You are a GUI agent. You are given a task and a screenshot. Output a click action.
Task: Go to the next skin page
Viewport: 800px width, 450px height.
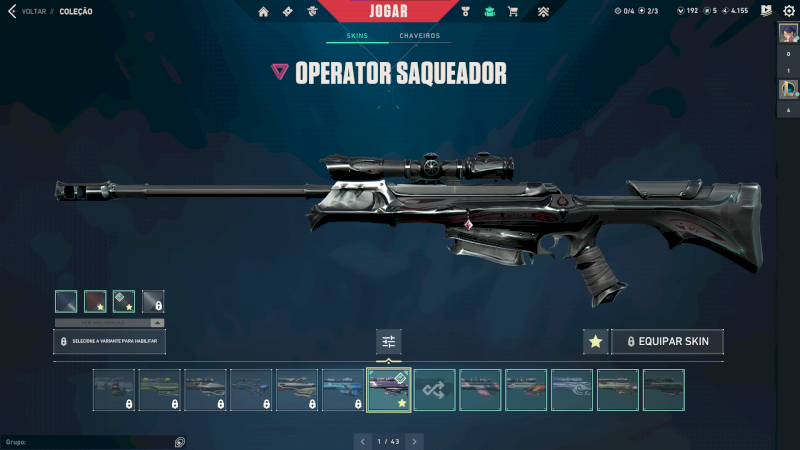[x=415, y=441]
